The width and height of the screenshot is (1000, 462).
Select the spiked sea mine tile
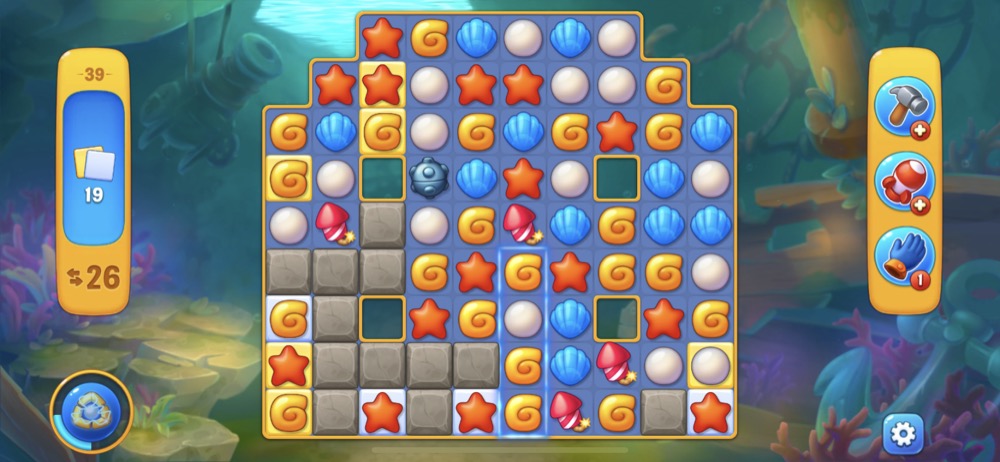[429, 177]
